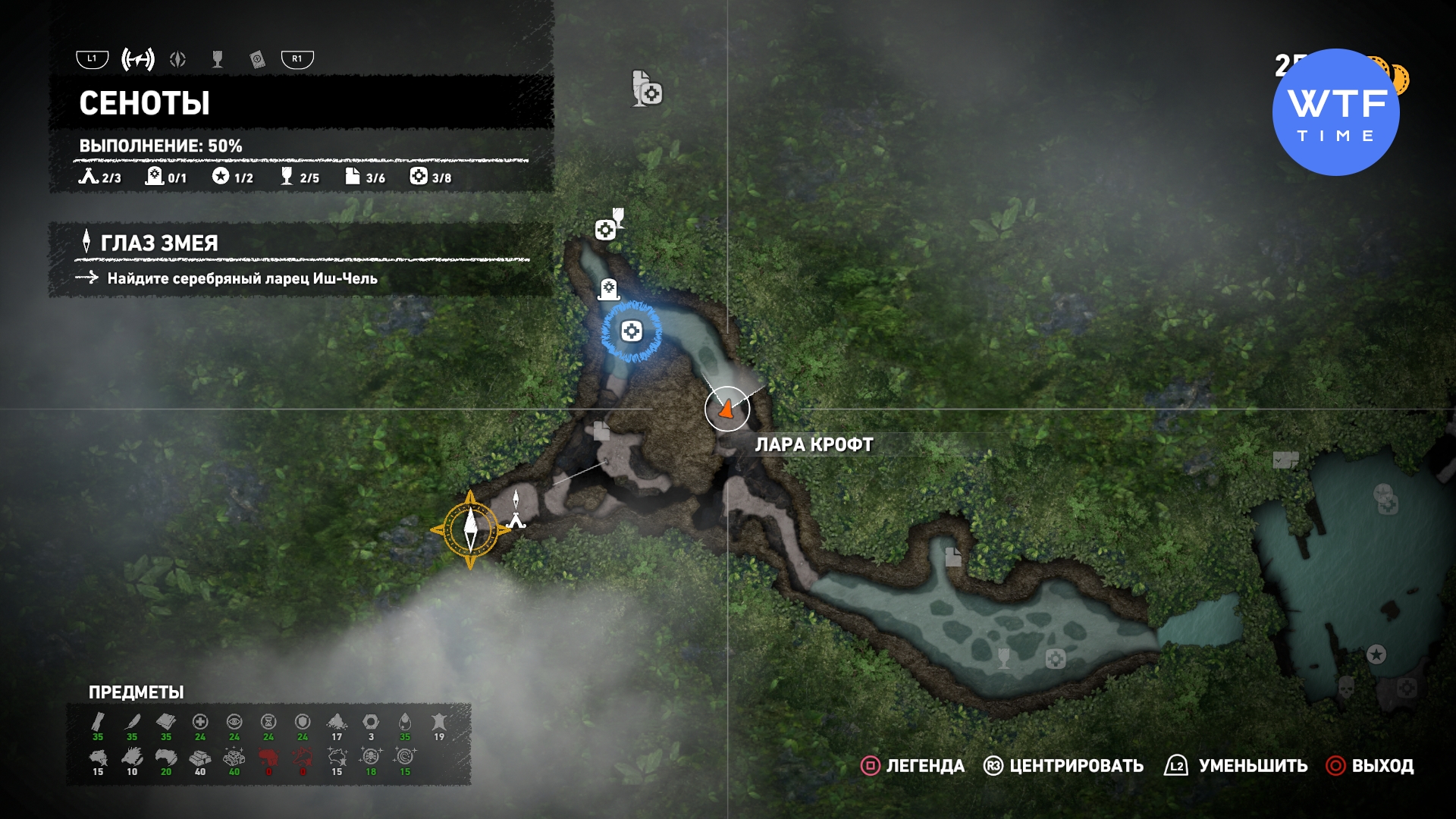Switch to the compass-shaped skills tab
Image resolution: width=1456 pixels, height=819 pixels.
pos(178,59)
